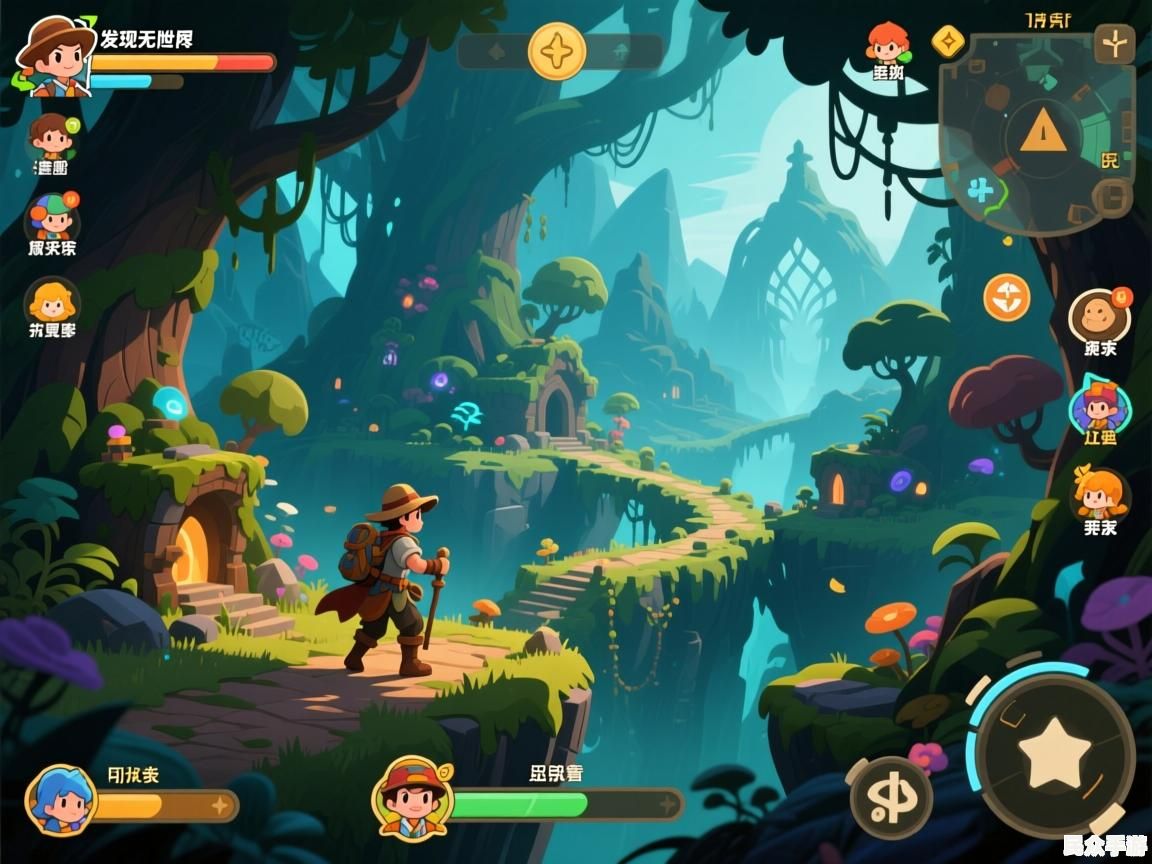The image size is (1152, 864).
Task: Click the branch-symbol button on the minimap corner
Action: point(1114,44)
